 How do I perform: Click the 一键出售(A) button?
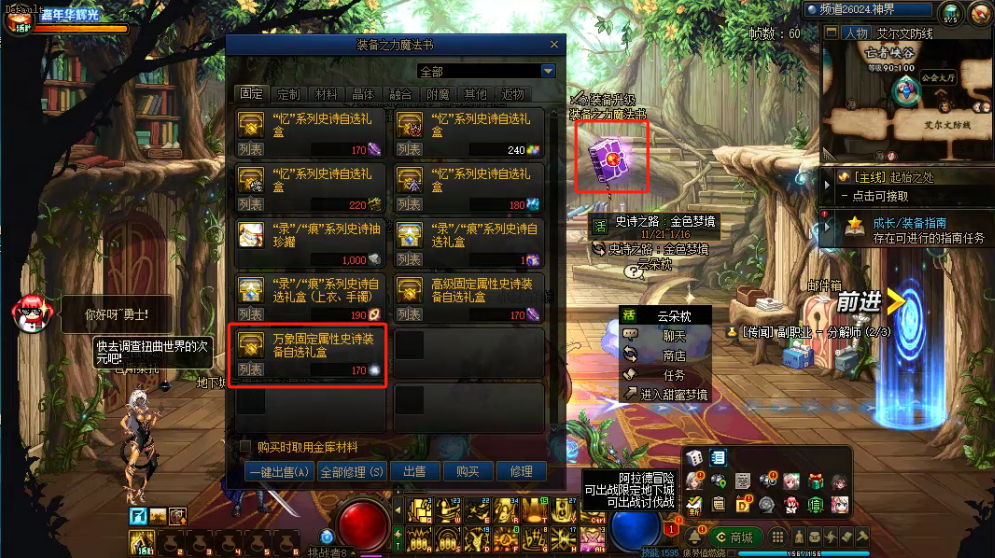(279, 472)
